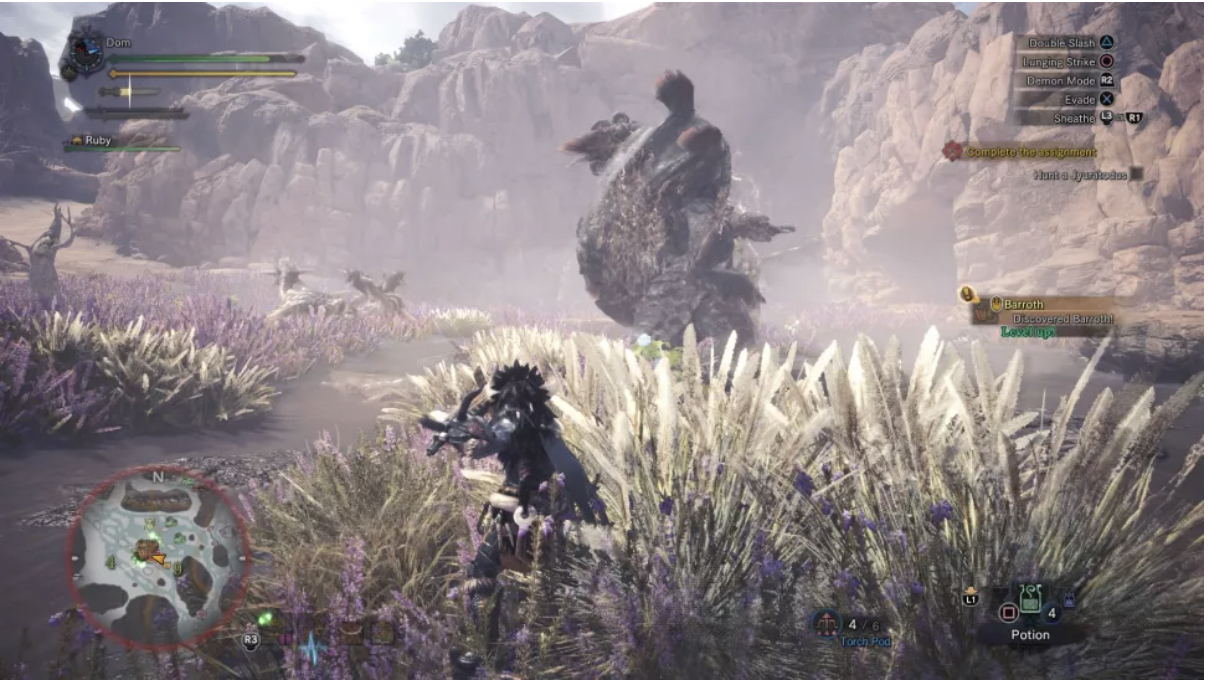Select the green Potion item slot
Screen dimensions: 1208x680
click(1030, 601)
